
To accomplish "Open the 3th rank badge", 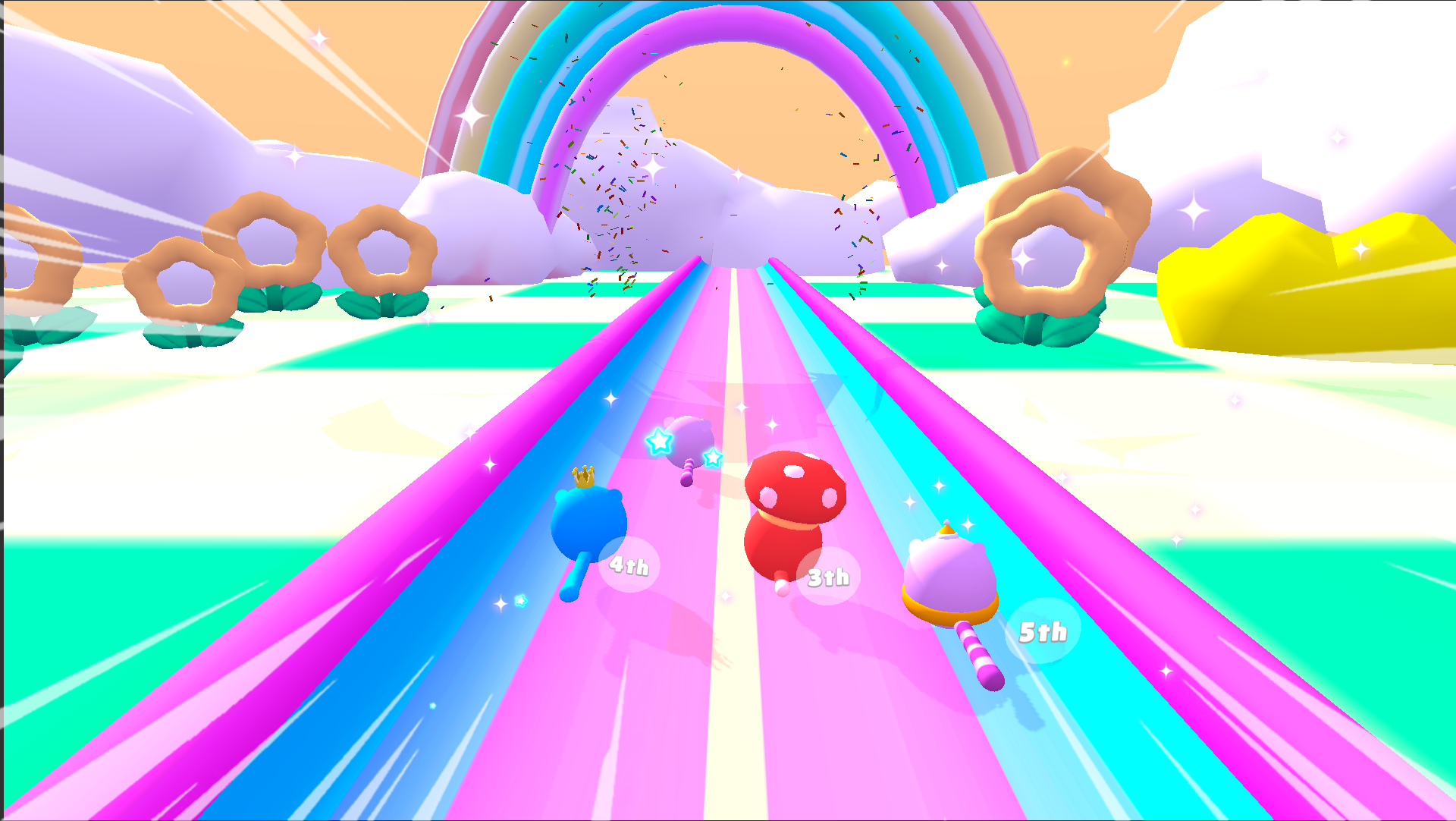I will pyautogui.click(x=828, y=577).
